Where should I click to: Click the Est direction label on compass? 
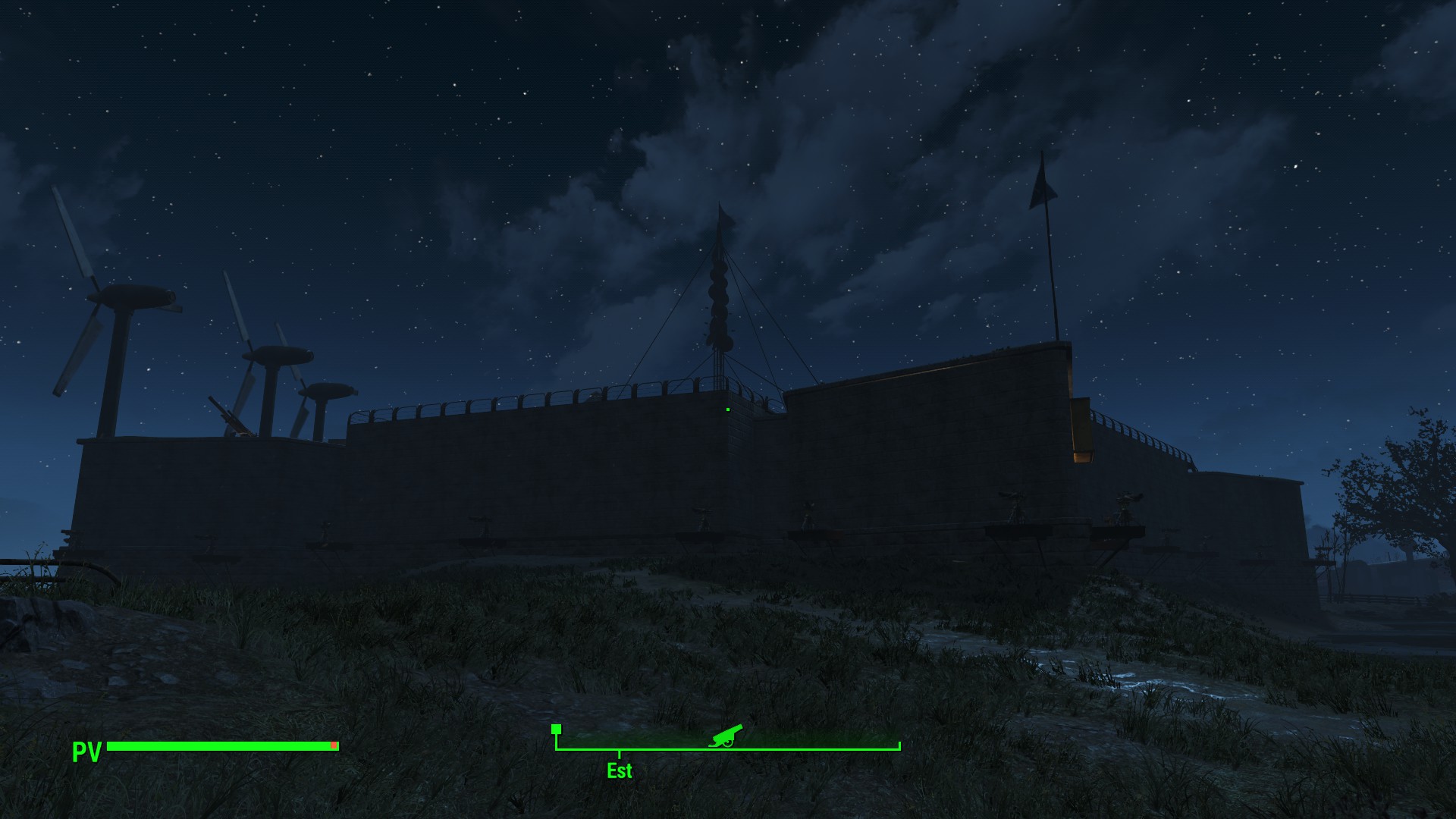coord(620,770)
